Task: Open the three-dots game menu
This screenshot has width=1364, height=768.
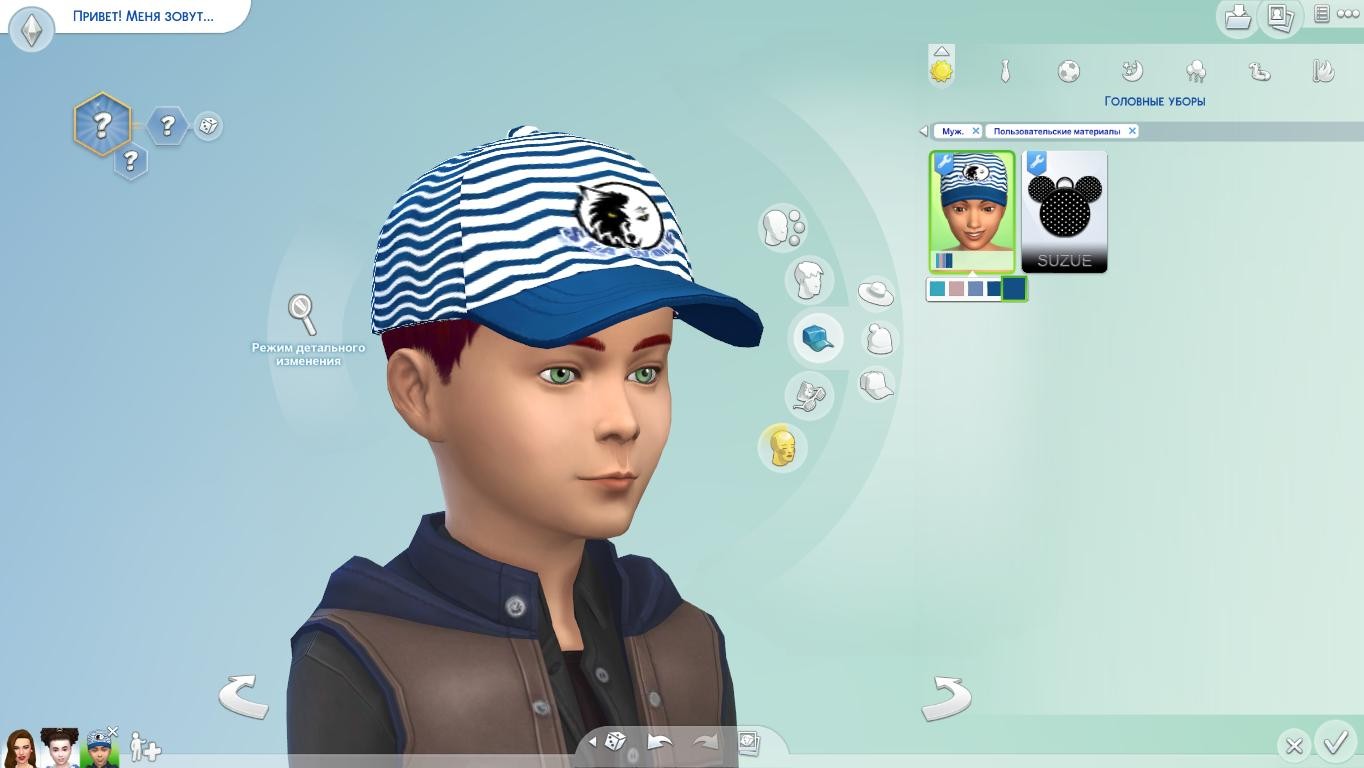Action: 1348,14
